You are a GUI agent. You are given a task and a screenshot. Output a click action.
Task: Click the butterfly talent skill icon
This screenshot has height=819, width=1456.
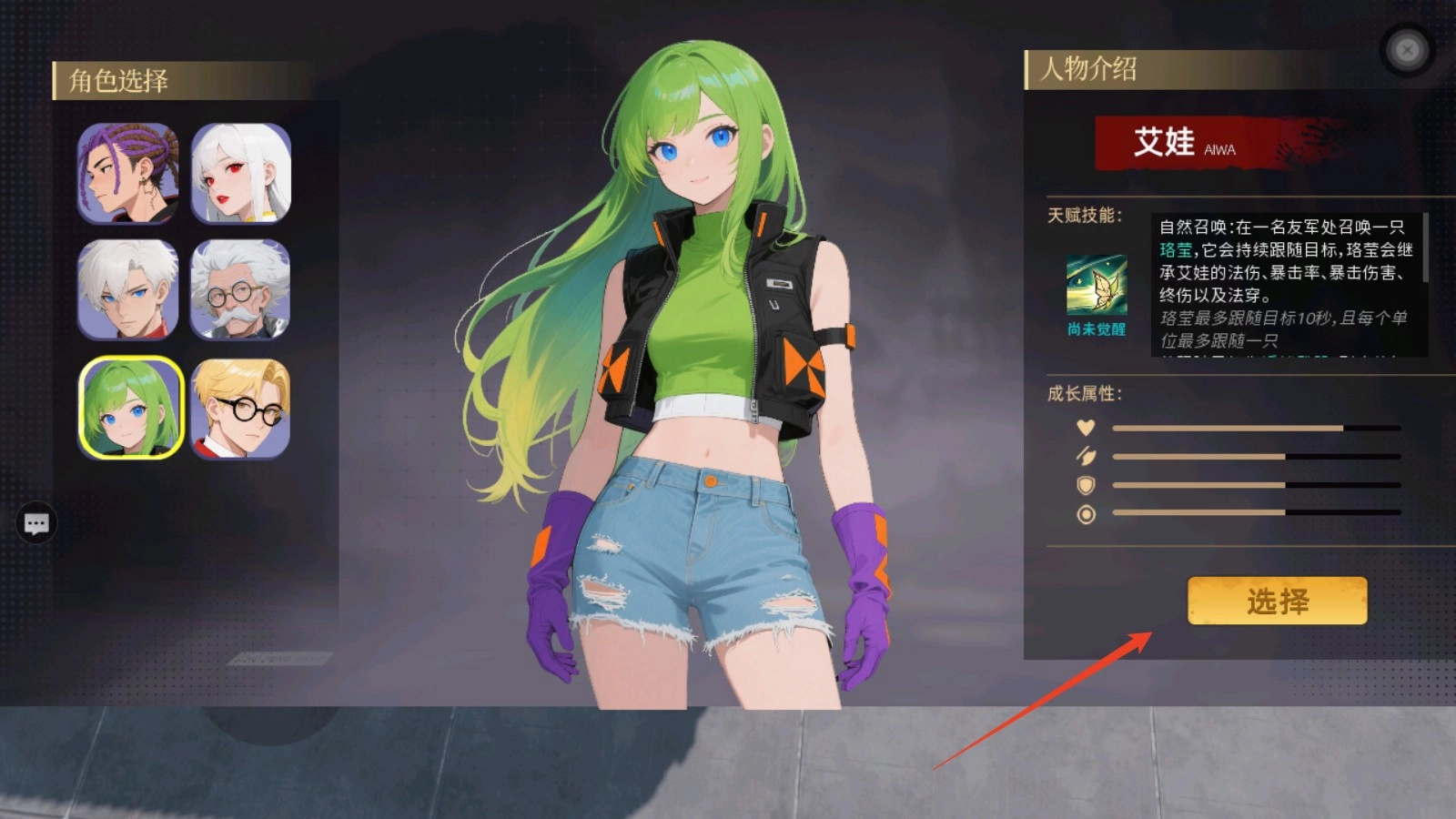pos(1097,286)
